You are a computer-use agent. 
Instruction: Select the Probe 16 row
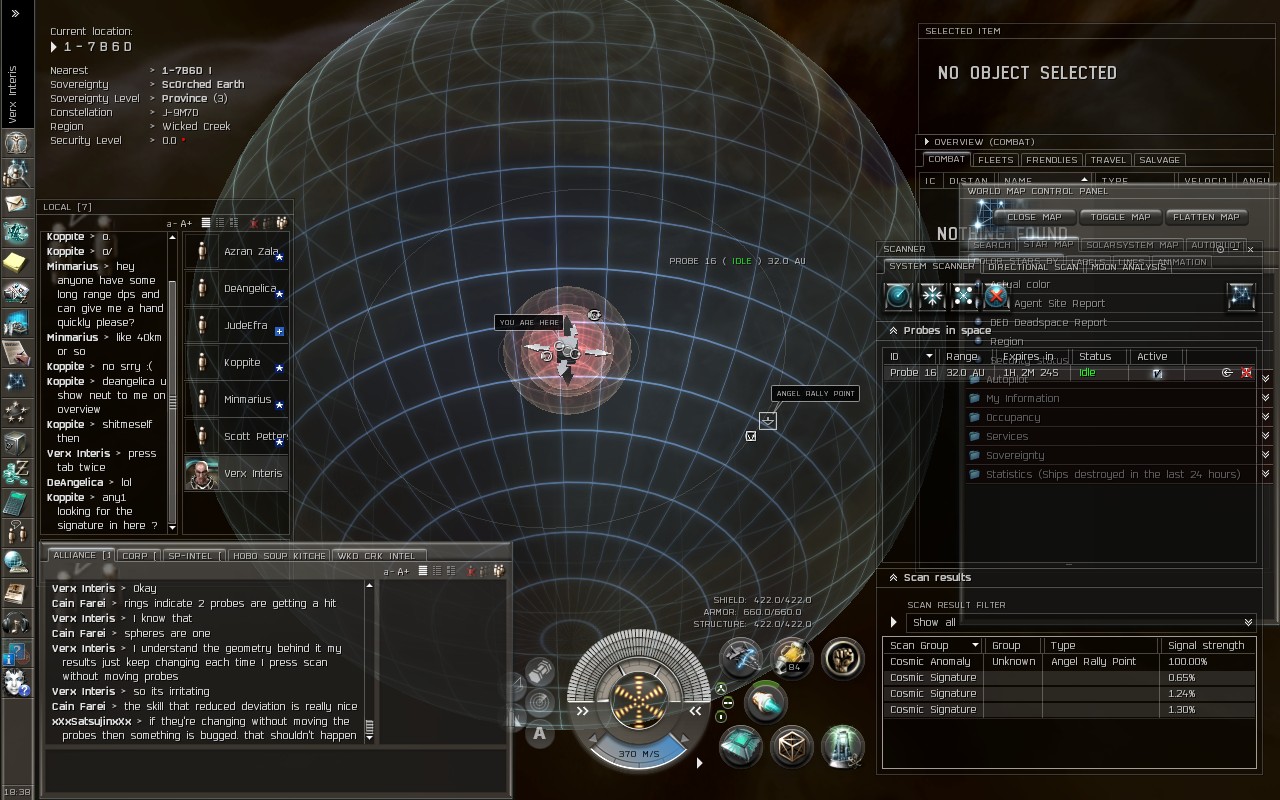(x=1000, y=373)
